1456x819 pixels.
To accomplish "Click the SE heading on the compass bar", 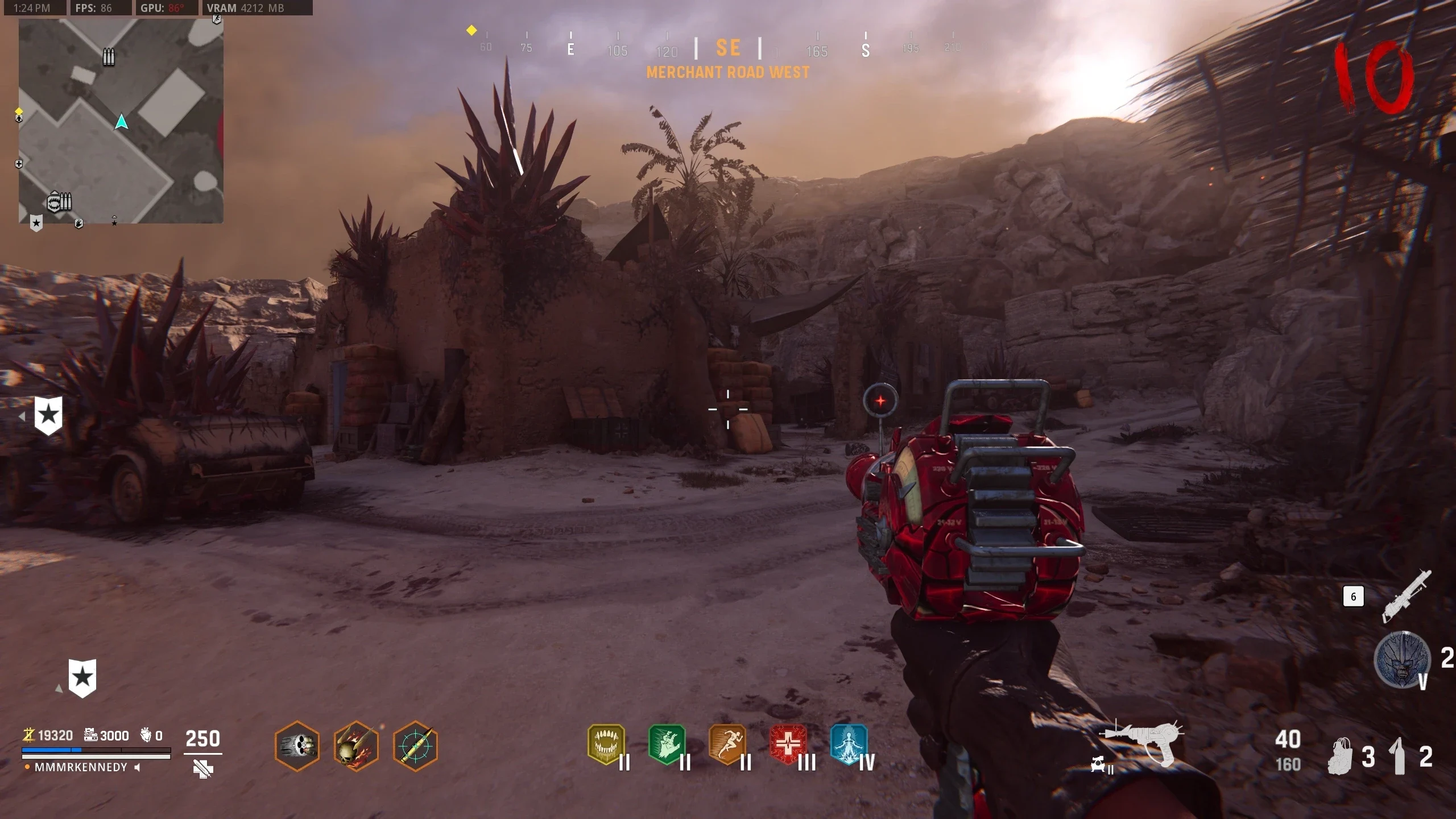I will point(728,48).
